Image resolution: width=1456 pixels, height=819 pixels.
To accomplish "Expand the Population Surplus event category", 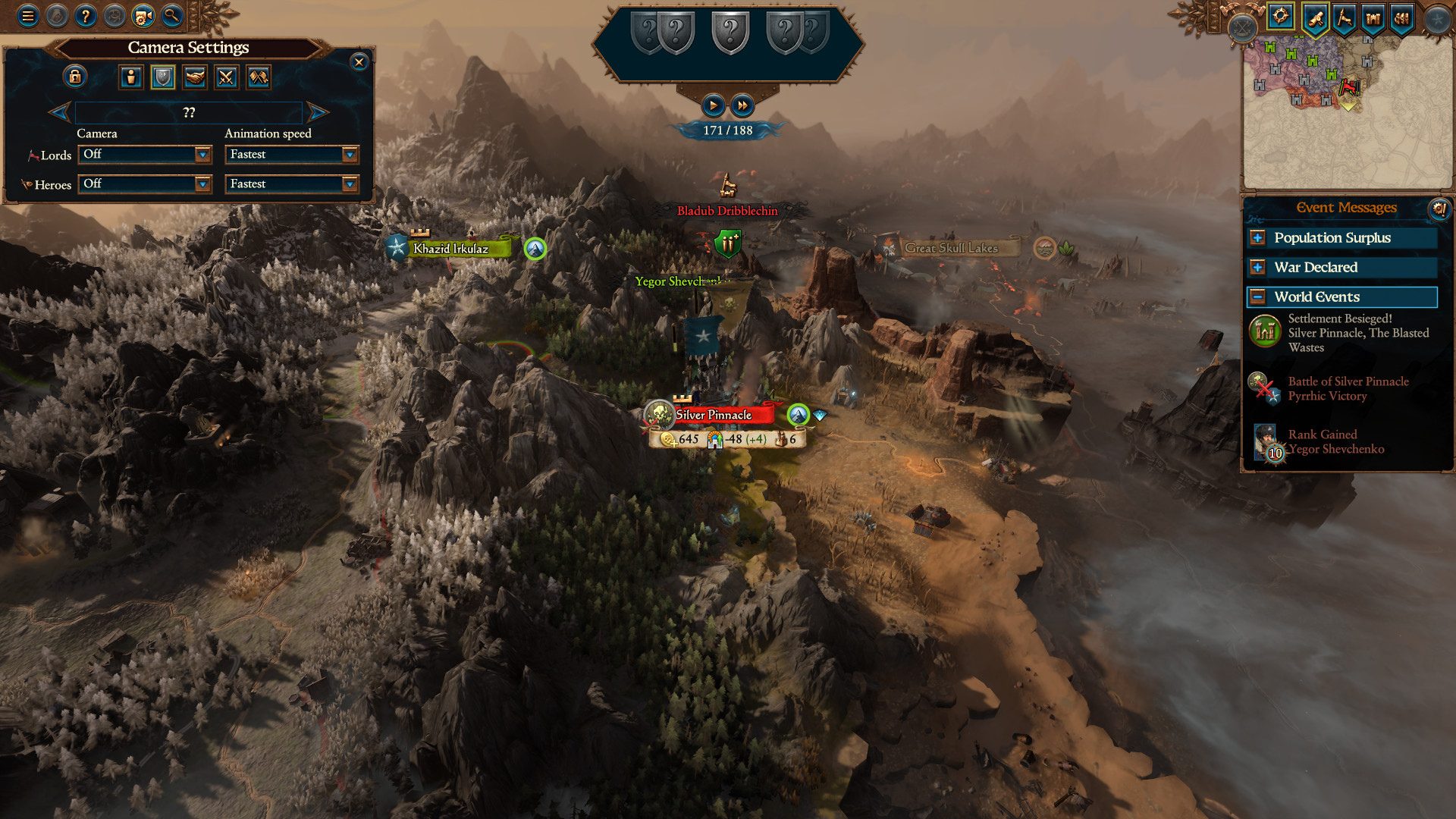I will (x=1257, y=238).
